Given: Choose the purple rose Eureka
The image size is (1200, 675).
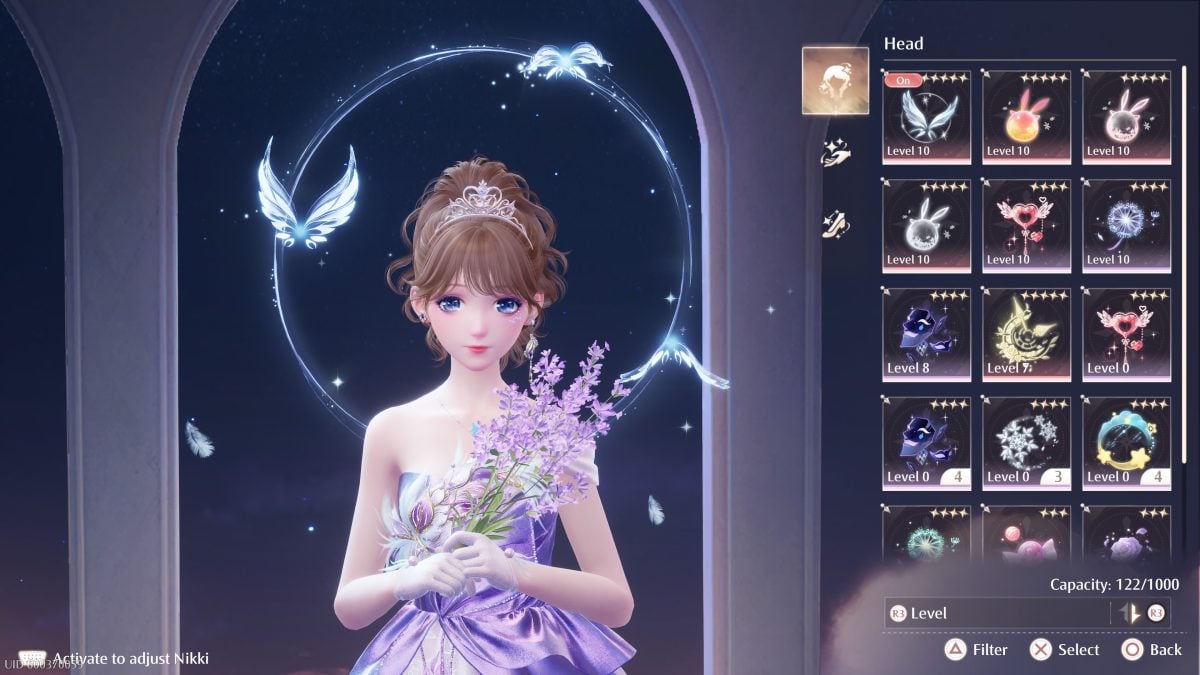Looking at the screenshot, I should 1126,535.
